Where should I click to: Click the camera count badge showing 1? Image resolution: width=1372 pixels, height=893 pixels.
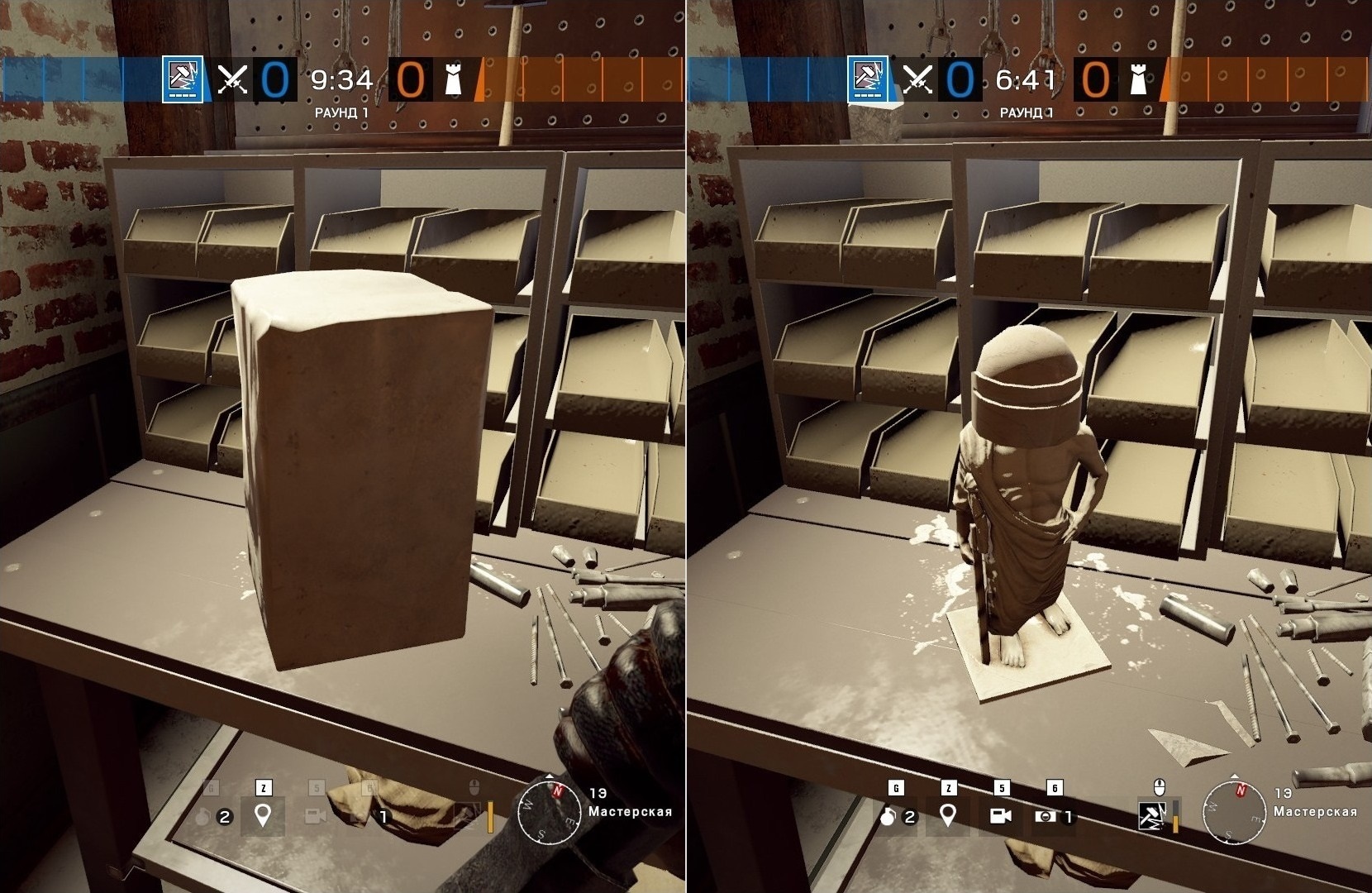tap(1067, 817)
